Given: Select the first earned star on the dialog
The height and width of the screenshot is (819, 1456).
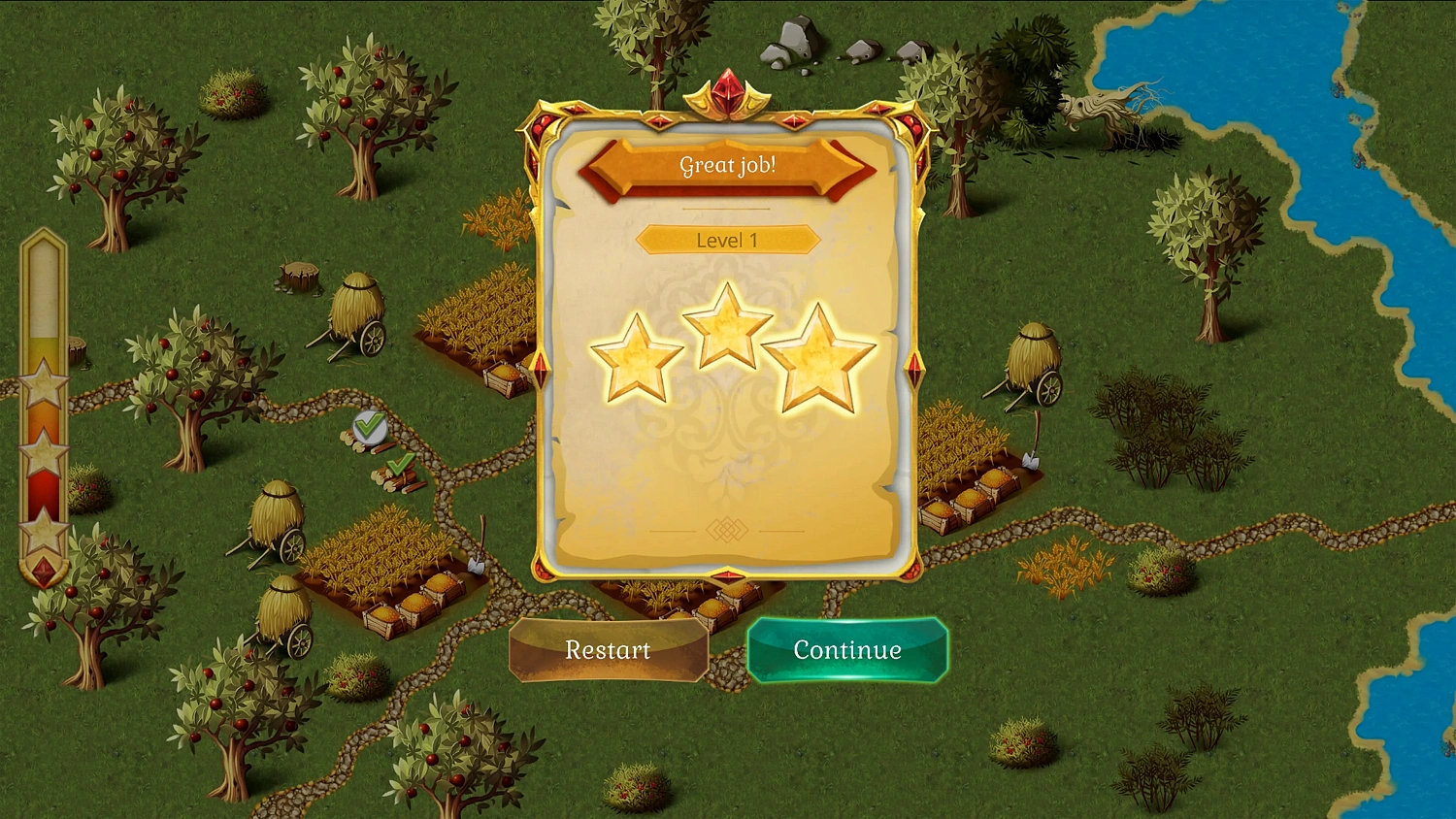Looking at the screenshot, I should pos(639,359).
